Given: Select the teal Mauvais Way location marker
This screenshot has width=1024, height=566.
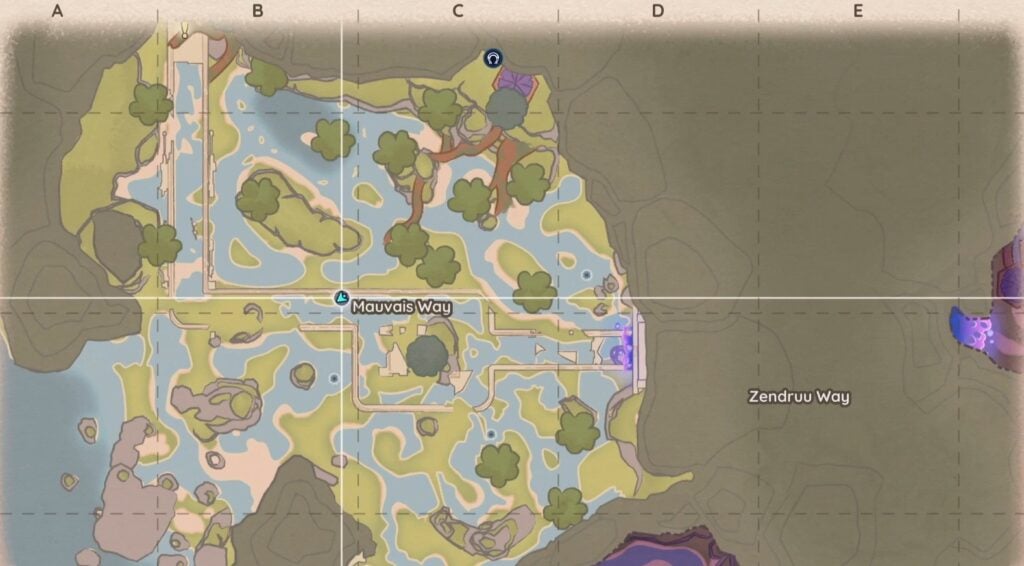Looking at the screenshot, I should 341,298.
